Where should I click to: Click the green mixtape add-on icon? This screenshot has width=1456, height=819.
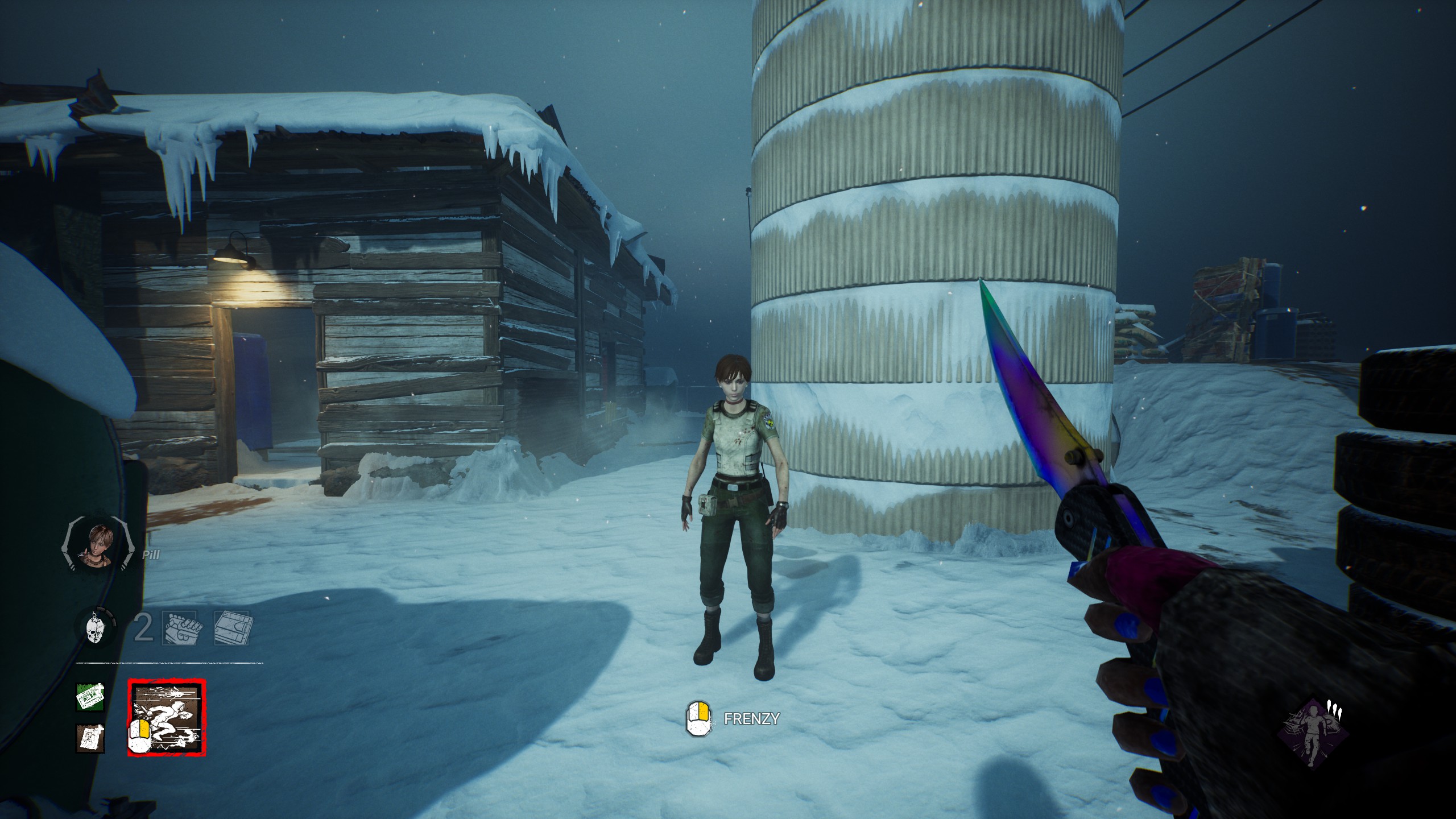pyautogui.click(x=90, y=697)
